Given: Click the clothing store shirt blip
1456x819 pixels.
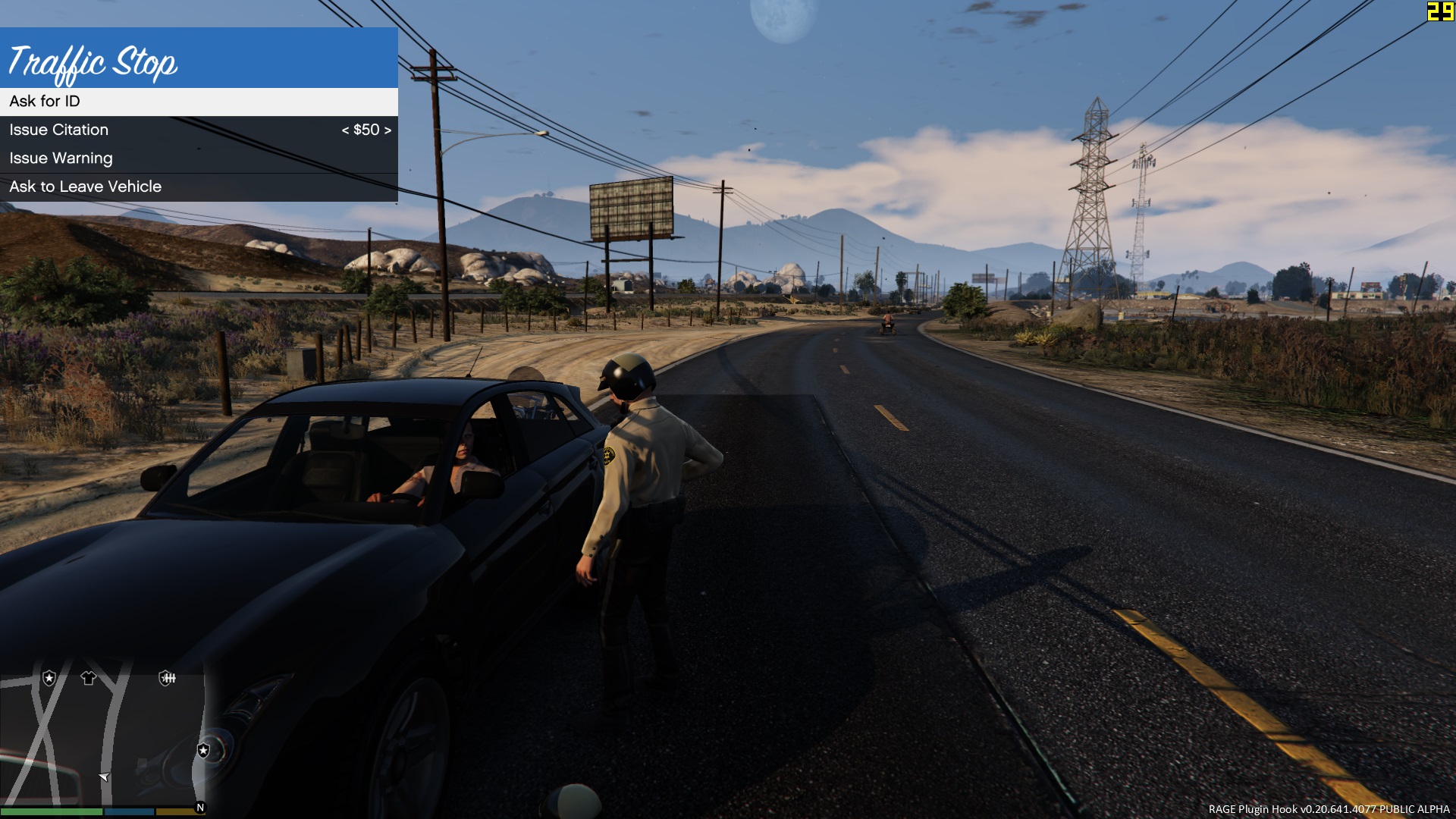Looking at the screenshot, I should pyautogui.click(x=89, y=678).
